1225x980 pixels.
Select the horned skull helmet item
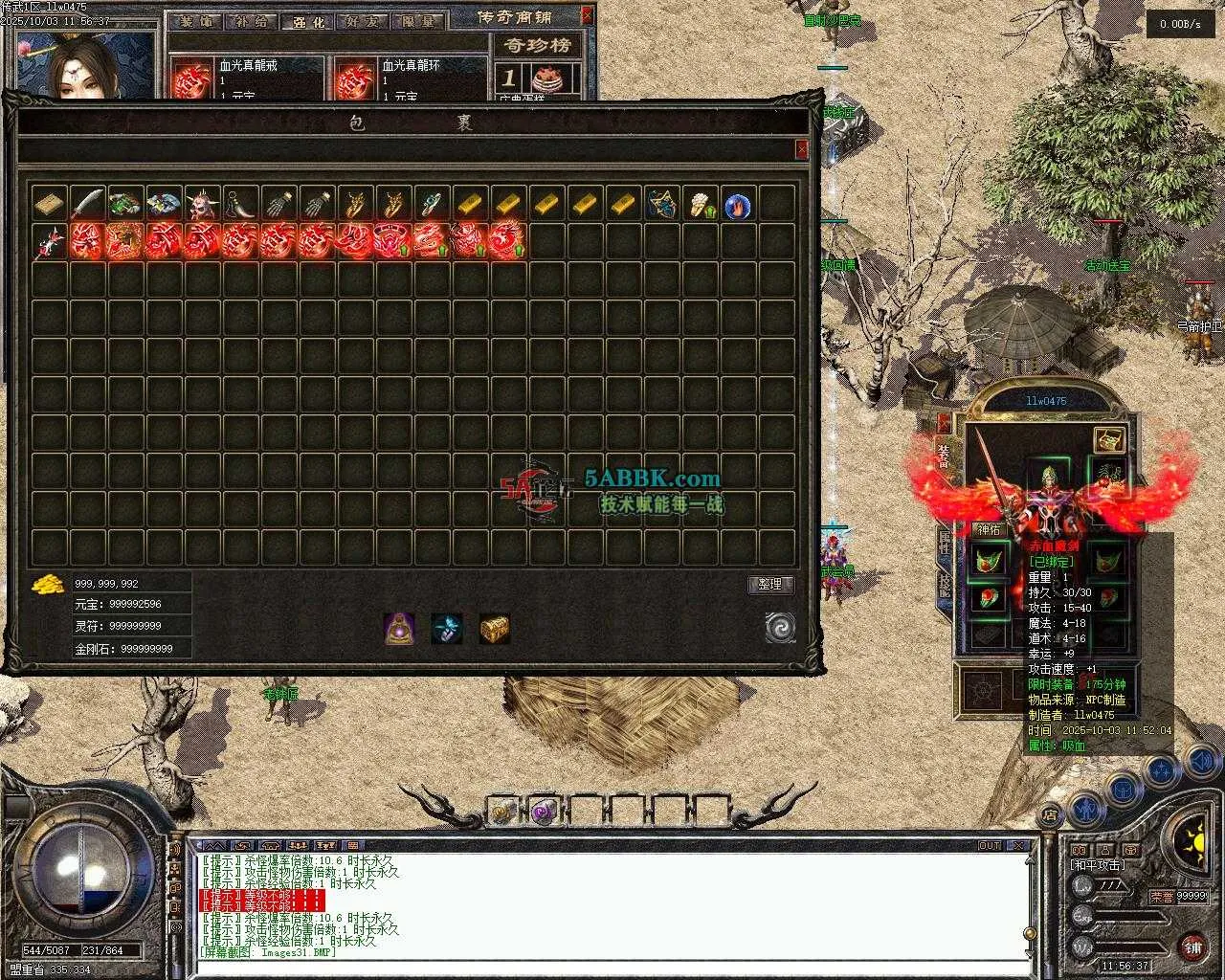[202, 204]
